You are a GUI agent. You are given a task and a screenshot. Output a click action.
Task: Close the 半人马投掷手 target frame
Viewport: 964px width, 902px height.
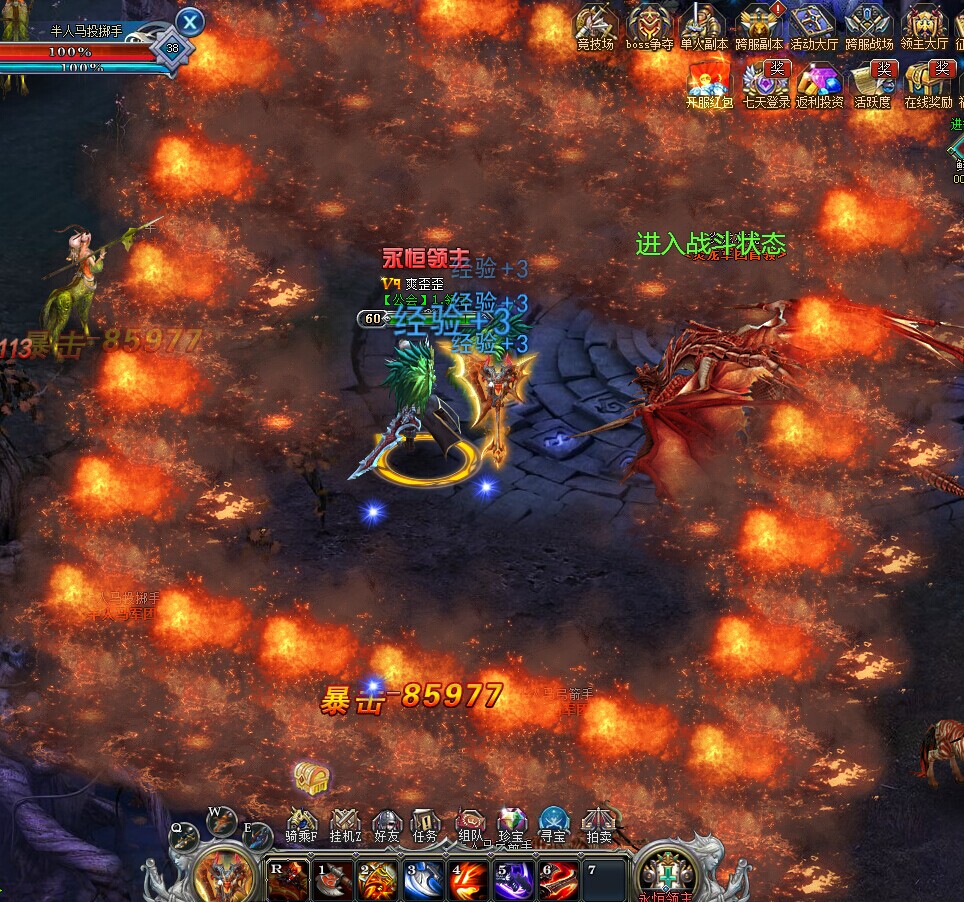[x=190, y=21]
